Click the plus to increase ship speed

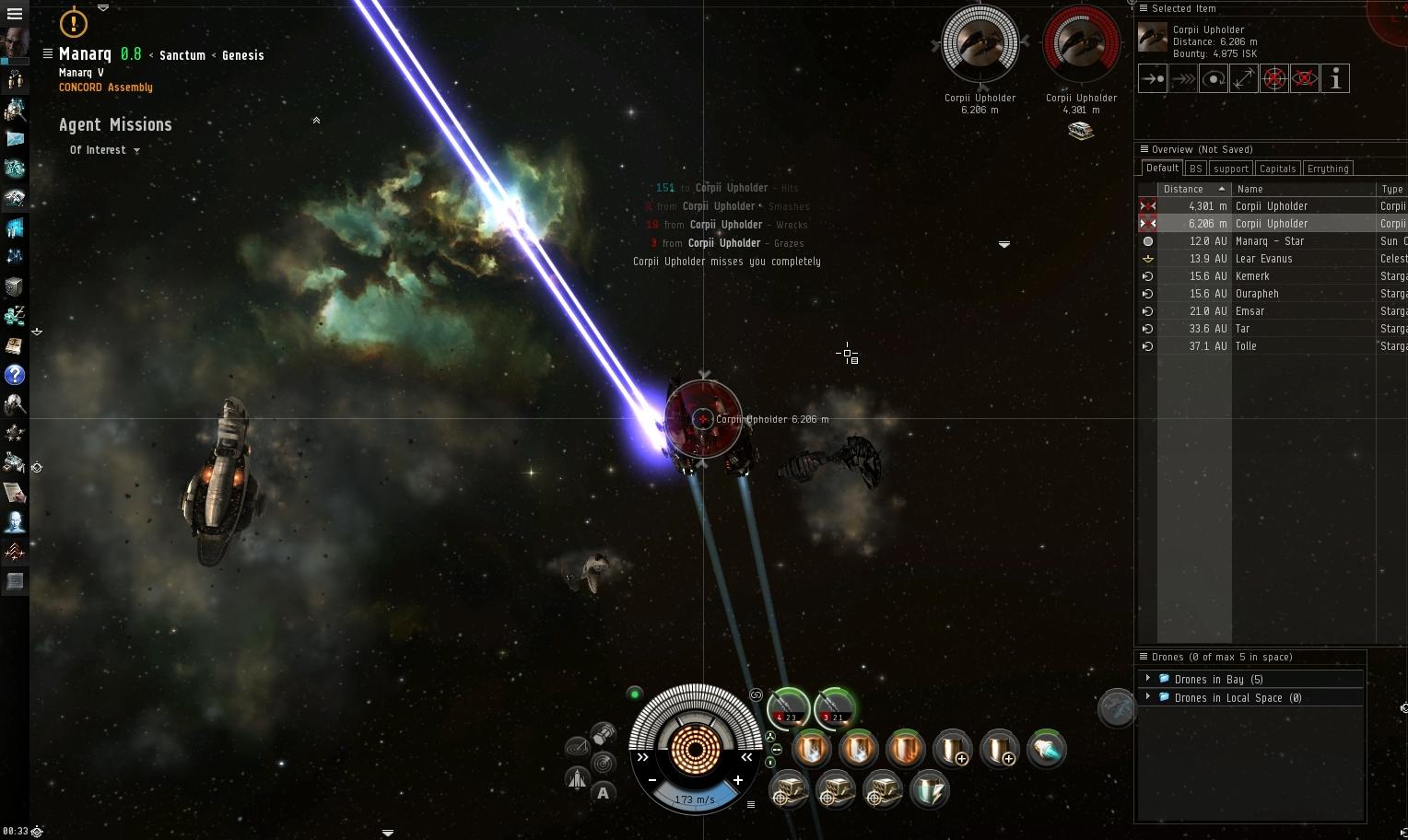coord(737,781)
